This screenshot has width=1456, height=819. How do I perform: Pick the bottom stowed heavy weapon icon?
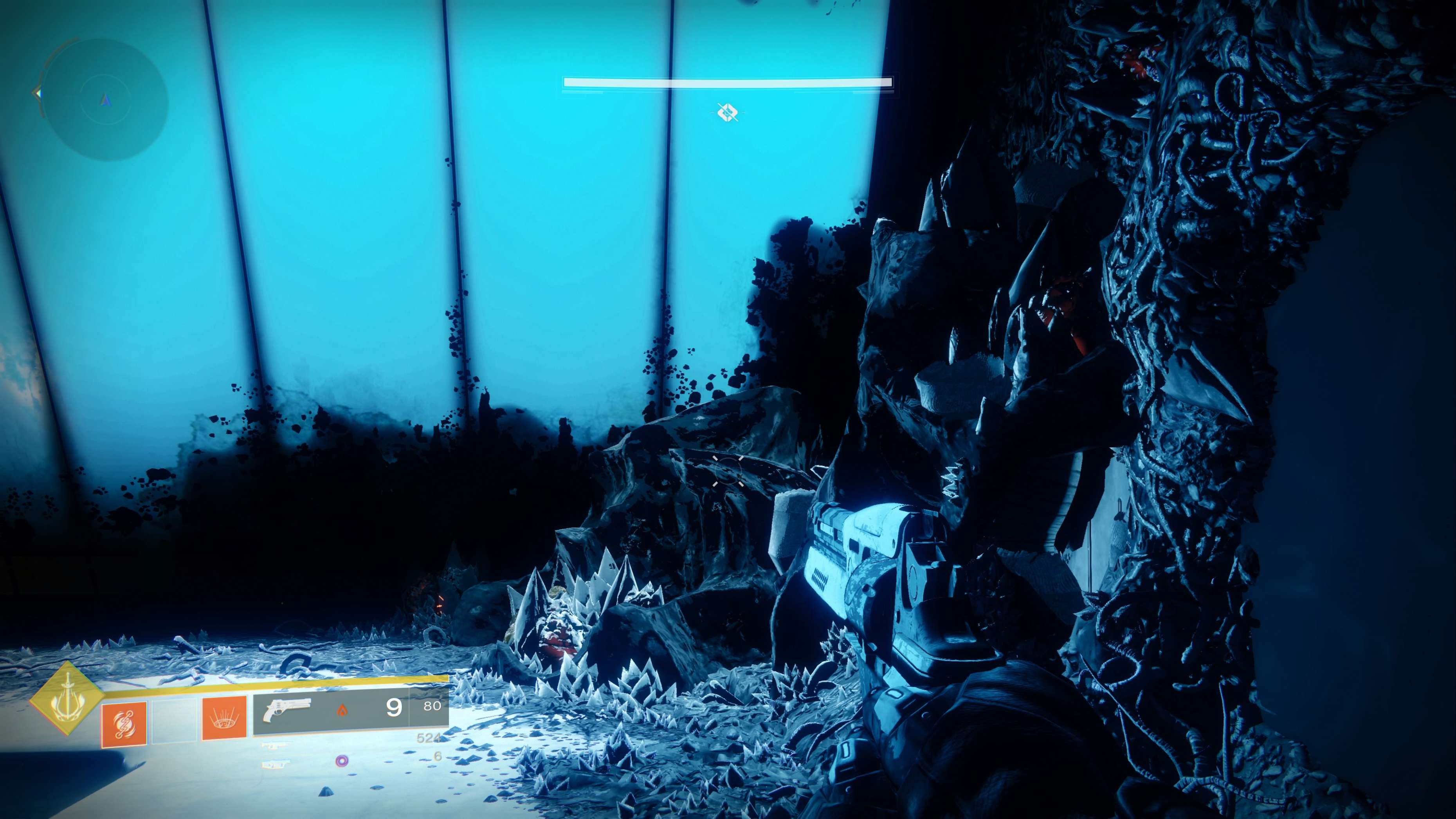pos(272,765)
